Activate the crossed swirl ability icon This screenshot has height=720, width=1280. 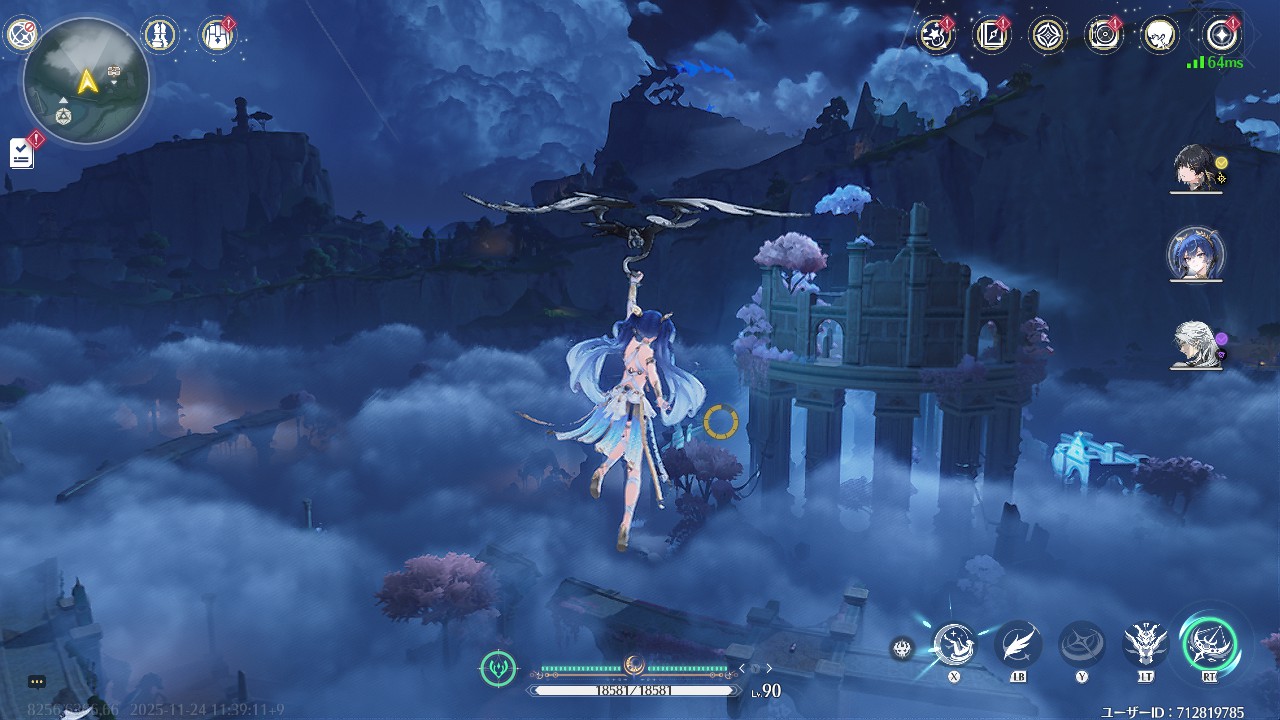1082,644
